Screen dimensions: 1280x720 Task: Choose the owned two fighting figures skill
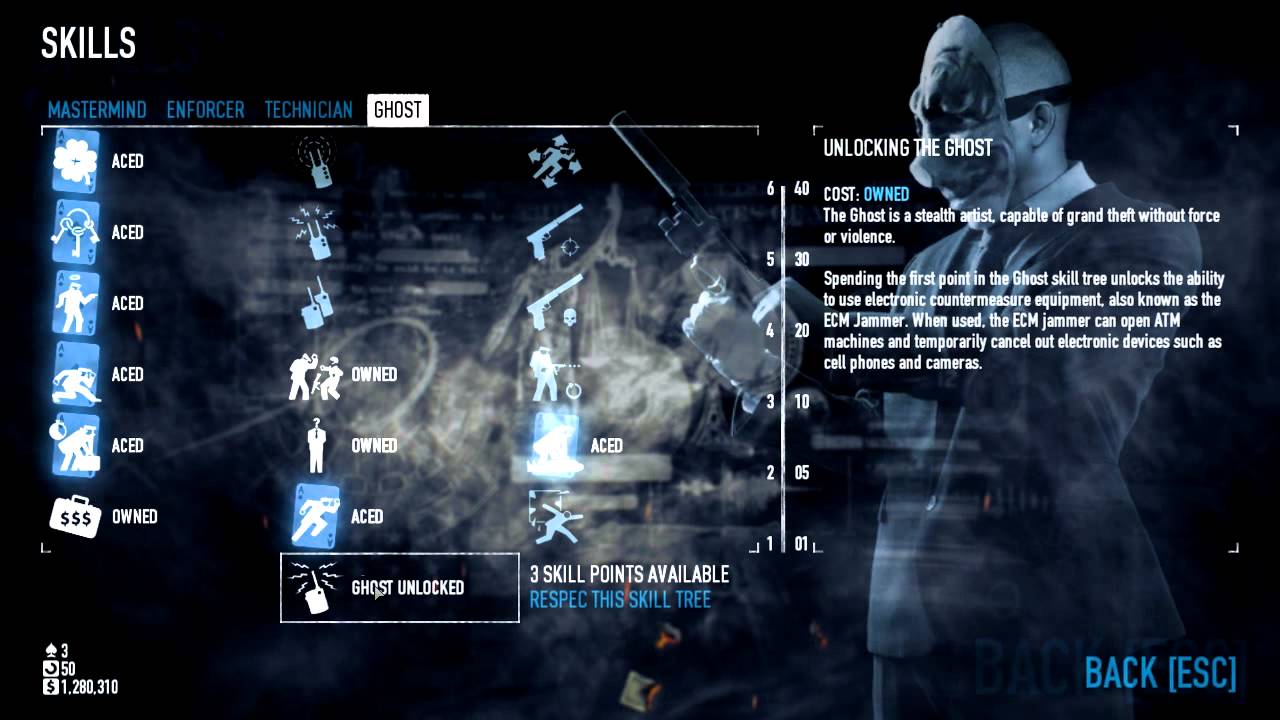pyautogui.click(x=315, y=375)
